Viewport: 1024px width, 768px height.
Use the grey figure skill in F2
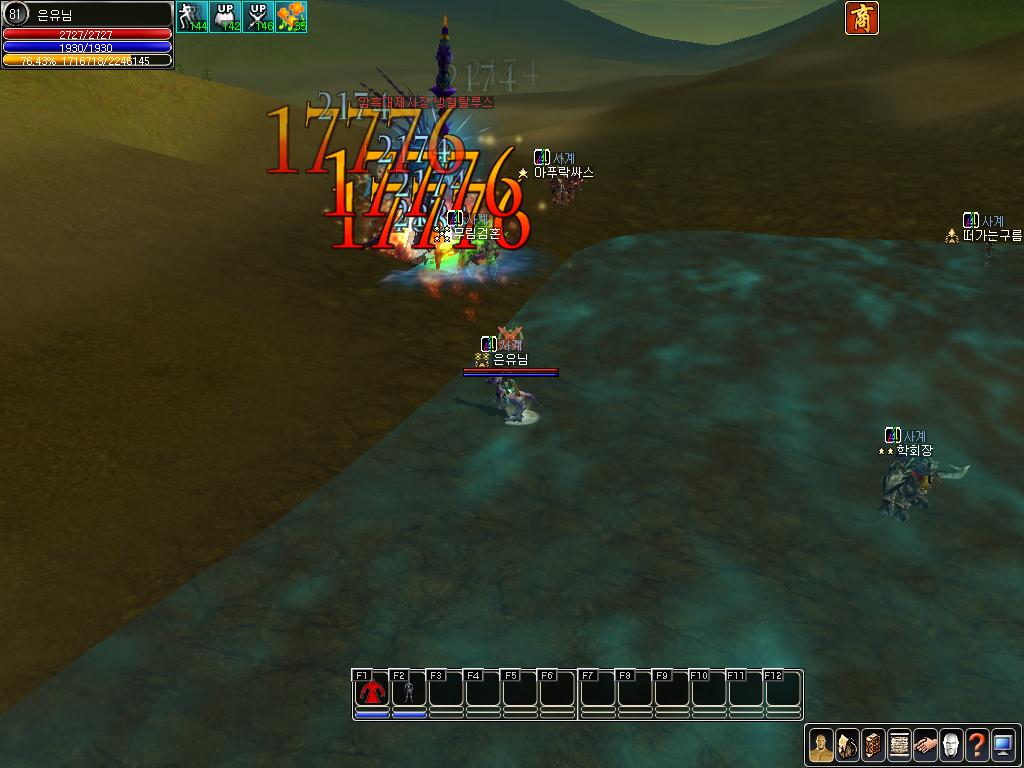[x=408, y=690]
